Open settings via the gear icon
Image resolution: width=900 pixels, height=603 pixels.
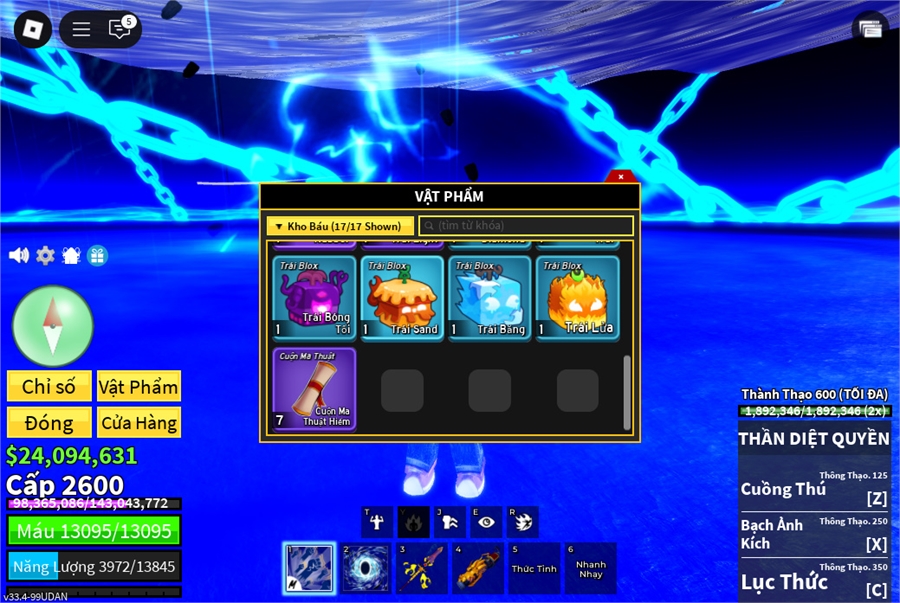coord(45,255)
